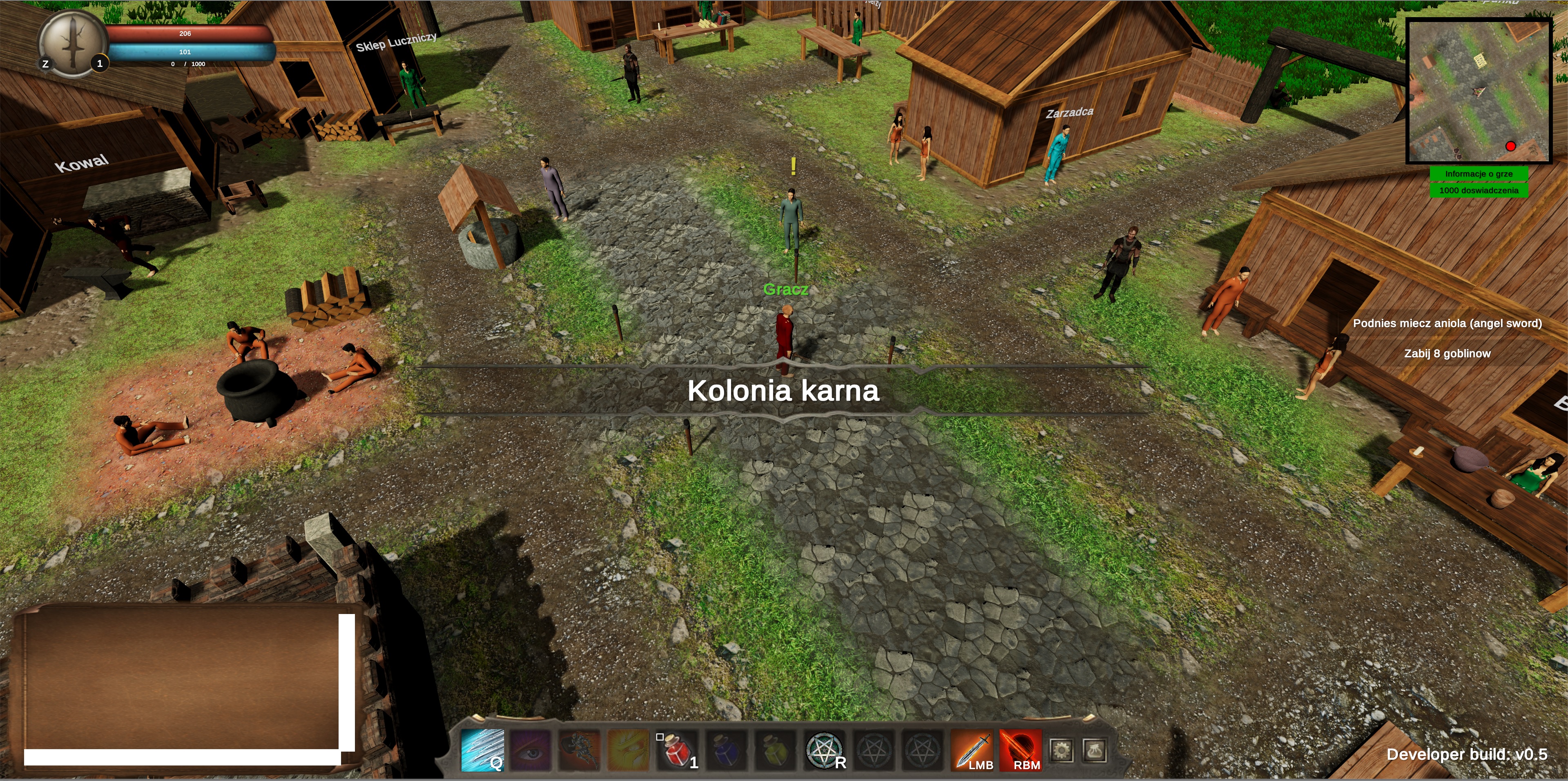This screenshot has width=1568, height=781.
Task: Activate the golden helmet ability
Action: pos(627,750)
